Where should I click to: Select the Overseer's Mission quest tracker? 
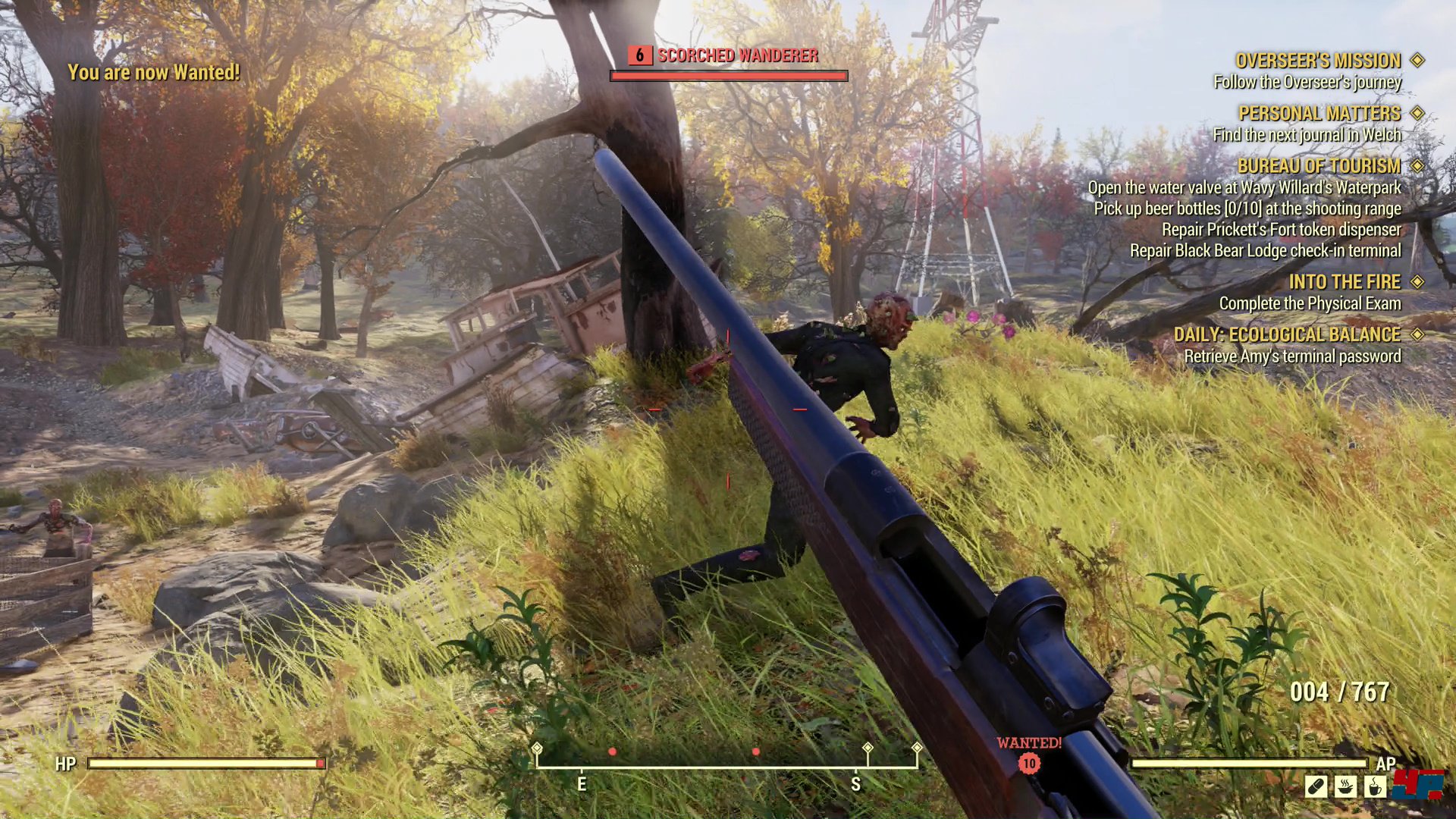tap(1318, 61)
